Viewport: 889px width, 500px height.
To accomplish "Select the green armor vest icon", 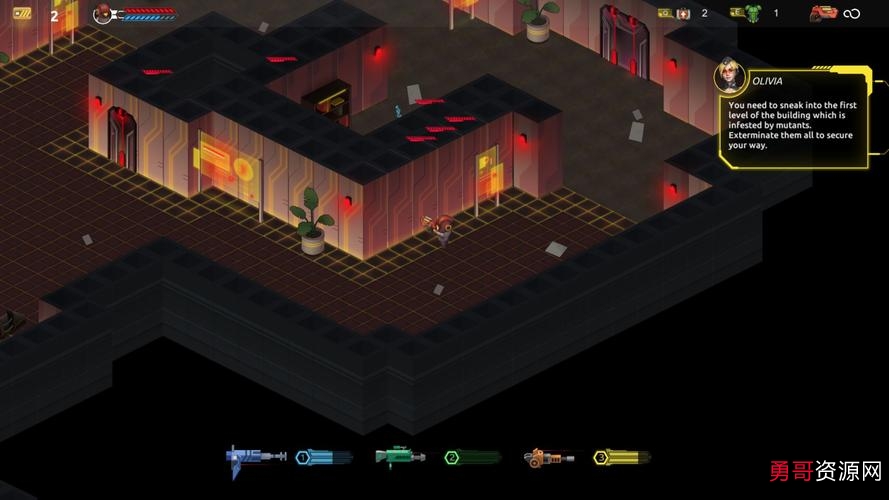I will click(740, 13).
